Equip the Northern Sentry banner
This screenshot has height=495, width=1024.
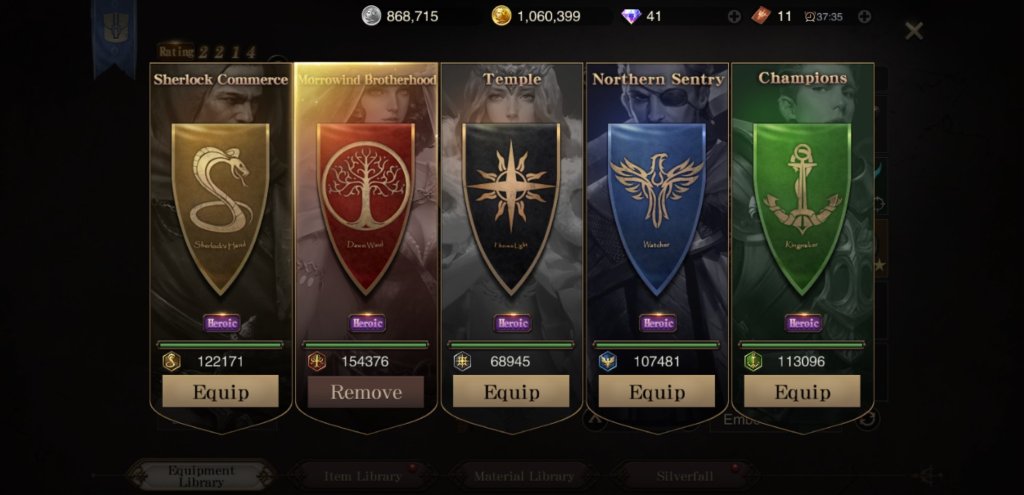coord(656,391)
